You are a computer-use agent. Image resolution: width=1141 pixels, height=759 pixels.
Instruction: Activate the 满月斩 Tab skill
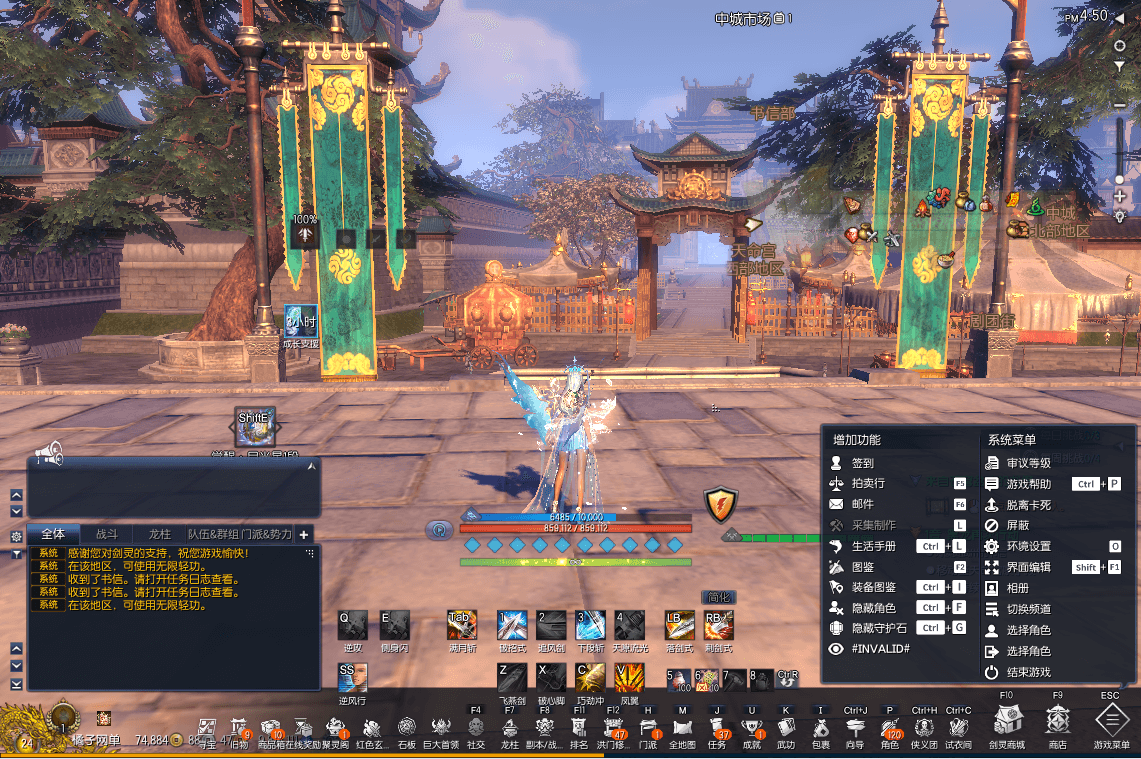(462, 625)
